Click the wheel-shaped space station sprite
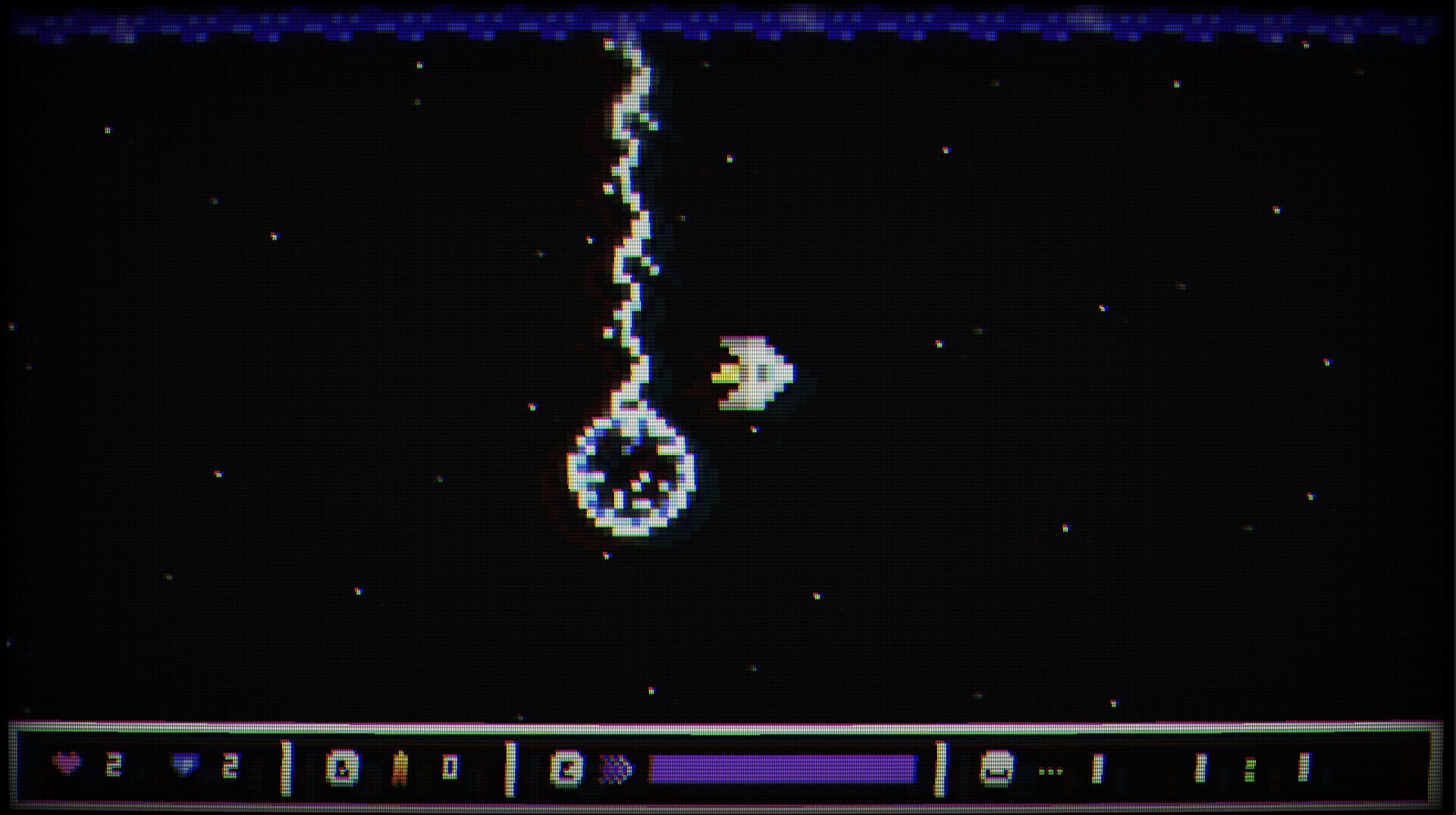The height and width of the screenshot is (815, 1456). (633, 478)
